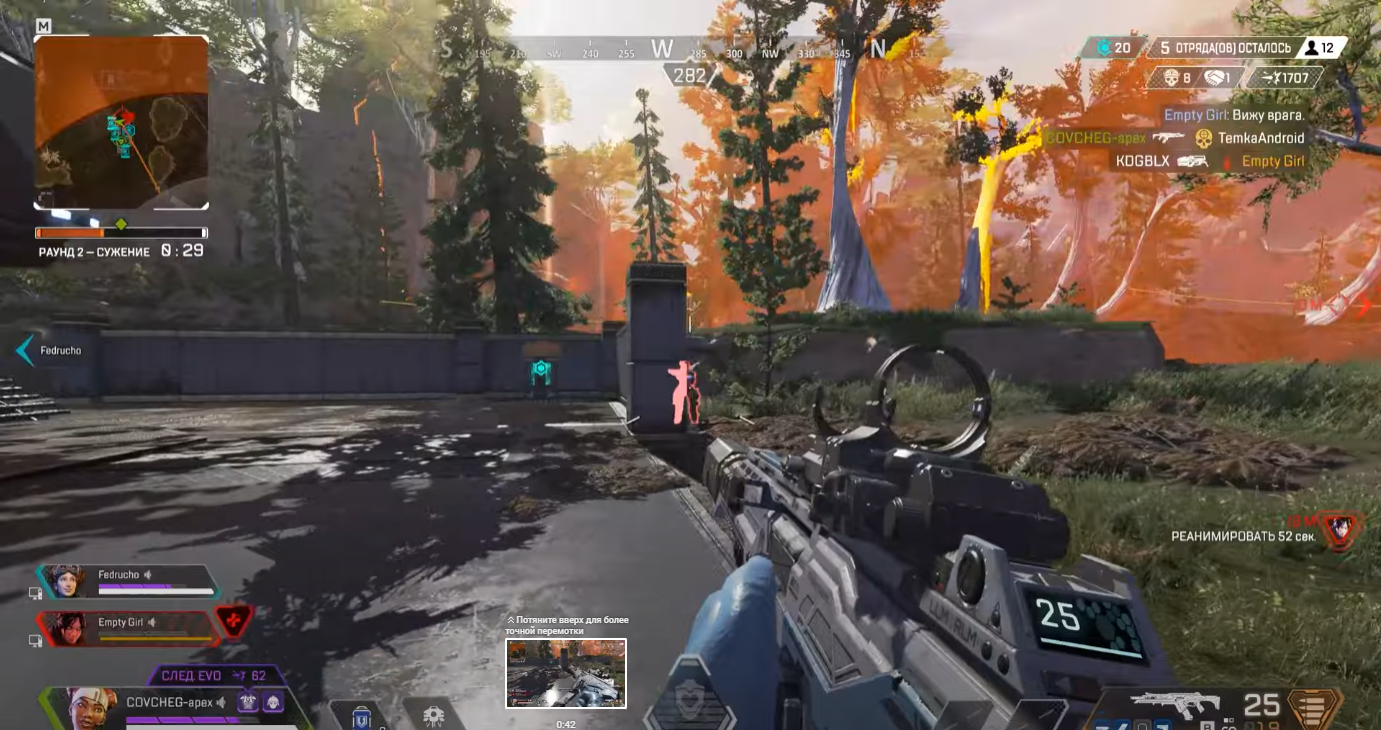The width and height of the screenshot is (1381, 730).
Task: Activate the drone tactical ability icon
Action: 434,715
